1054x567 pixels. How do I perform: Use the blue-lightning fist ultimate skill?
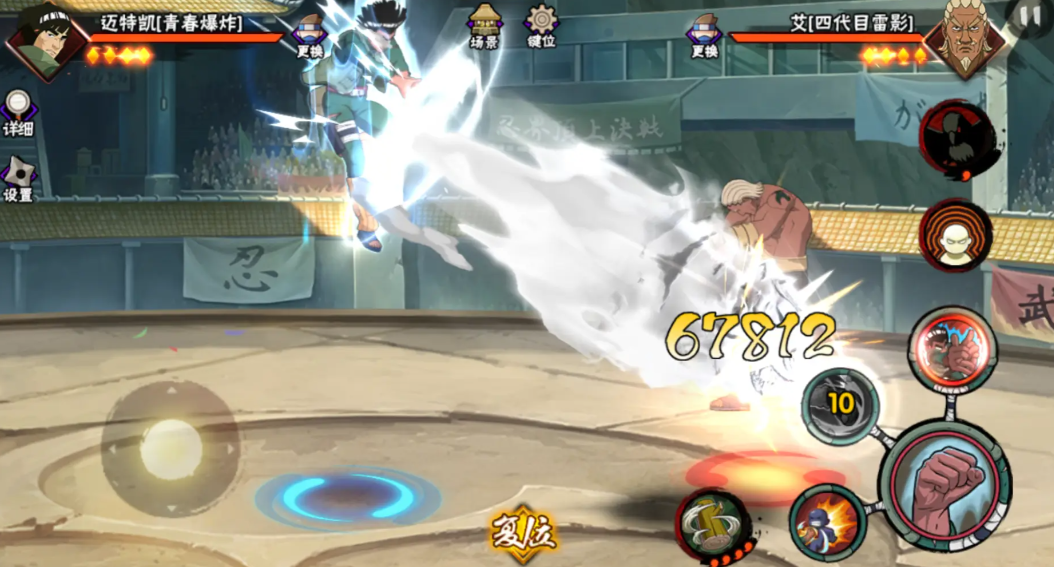click(x=951, y=350)
